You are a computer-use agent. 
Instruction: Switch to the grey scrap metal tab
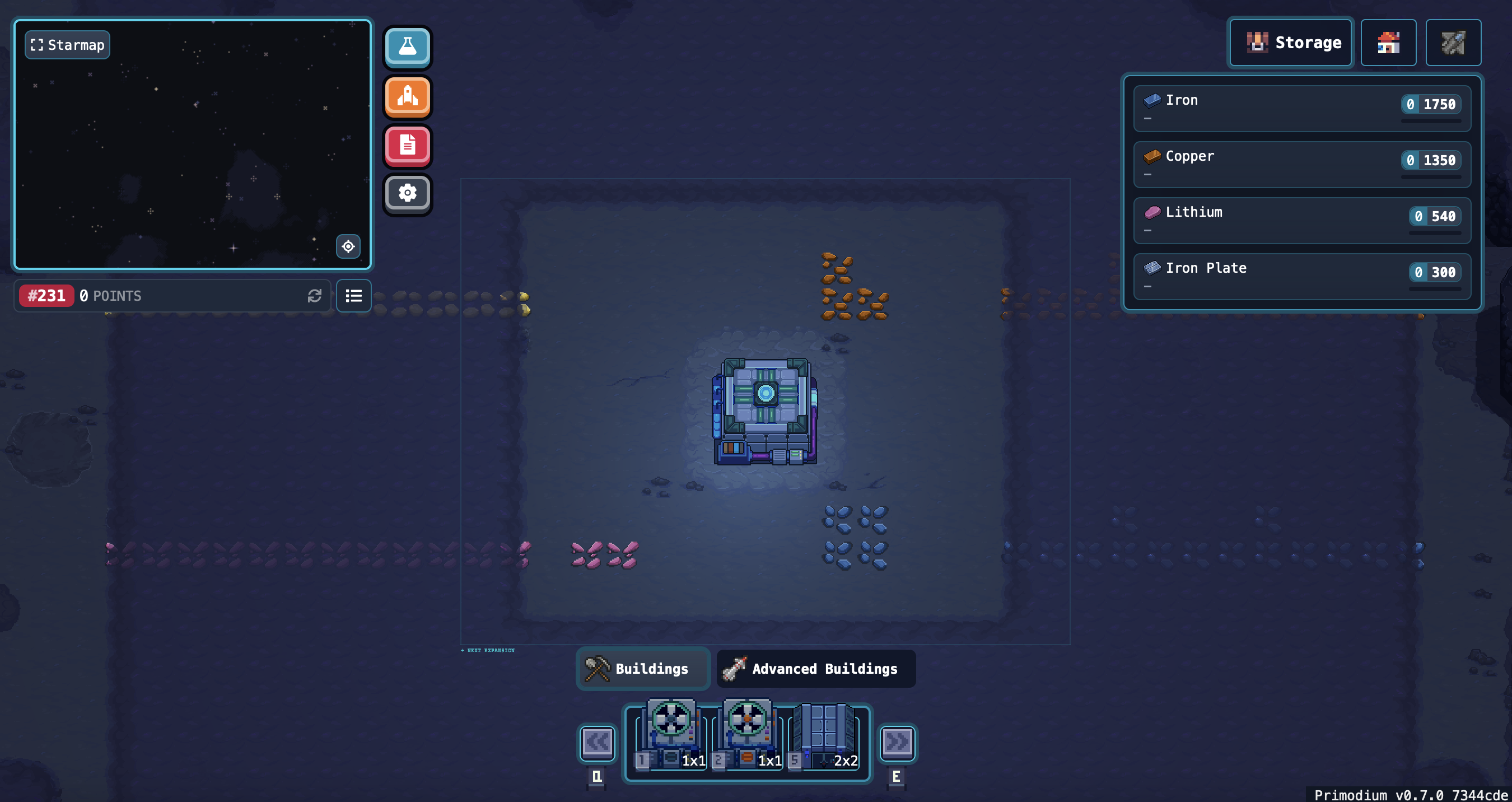(x=1453, y=43)
